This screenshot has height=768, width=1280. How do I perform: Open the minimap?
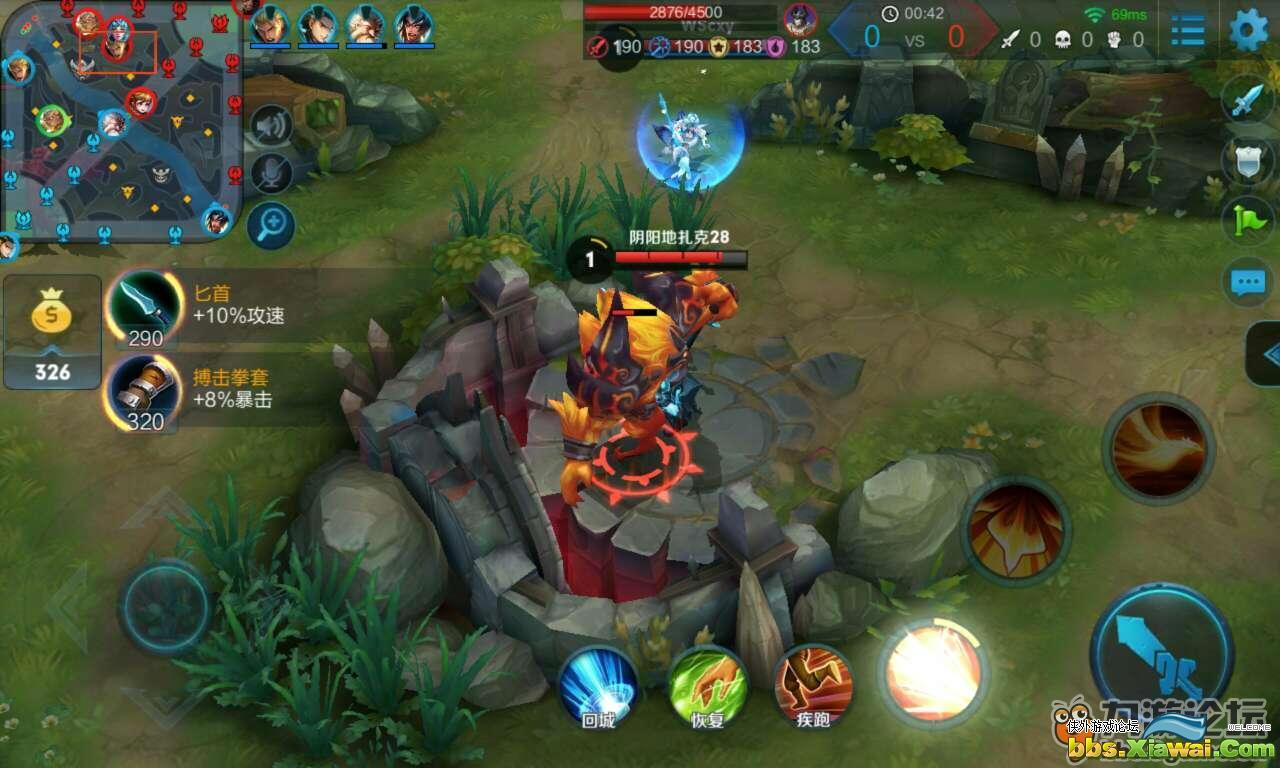120,120
